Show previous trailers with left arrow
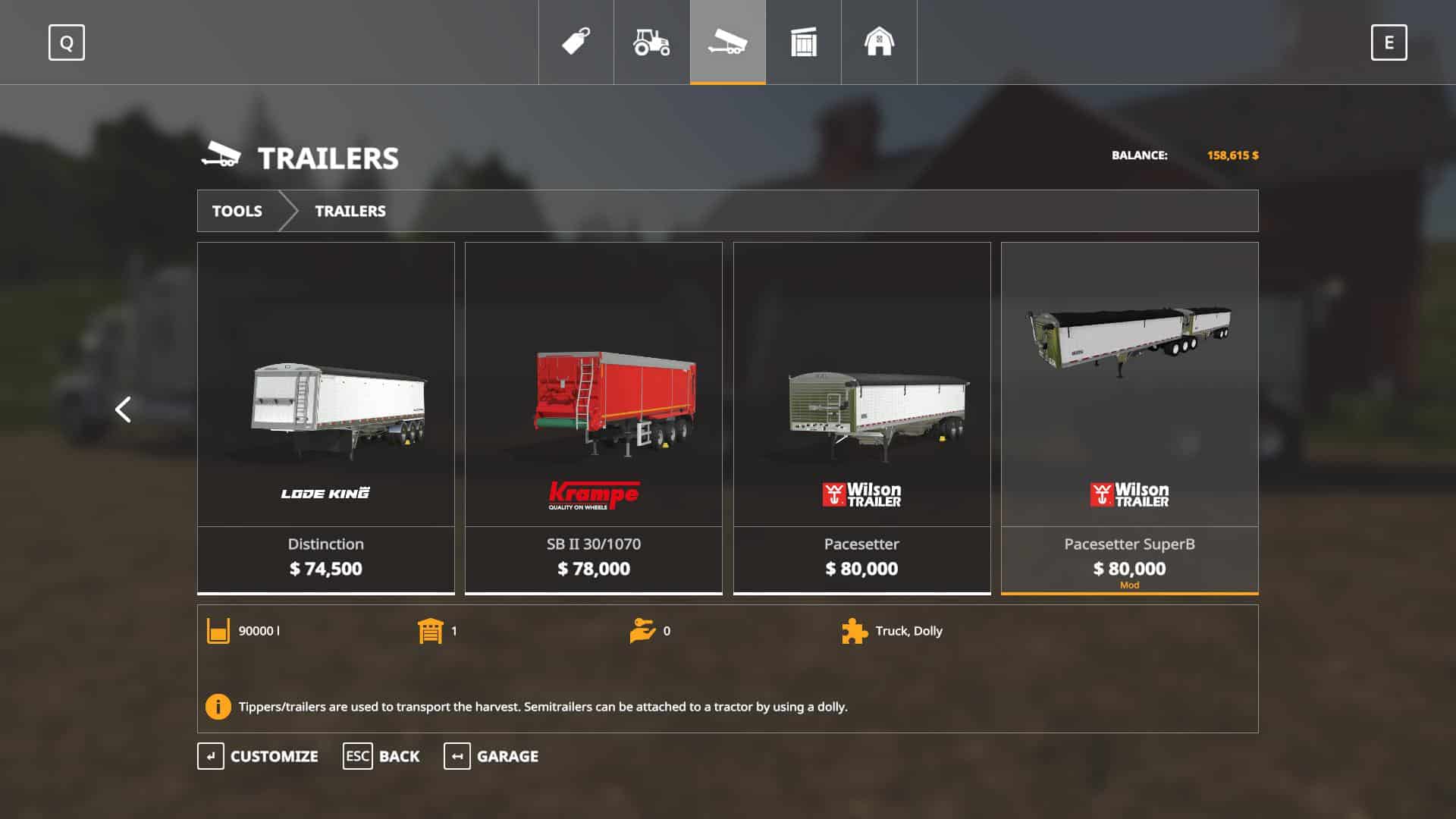 pos(123,409)
